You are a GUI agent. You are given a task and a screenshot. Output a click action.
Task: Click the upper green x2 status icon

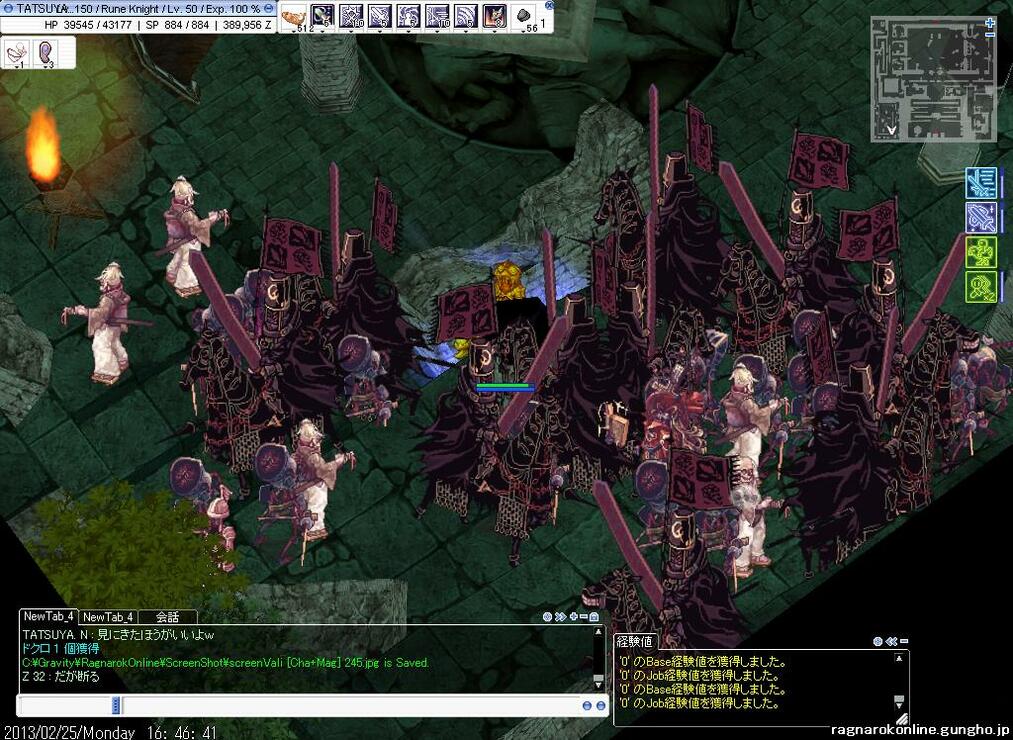(x=980, y=252)
